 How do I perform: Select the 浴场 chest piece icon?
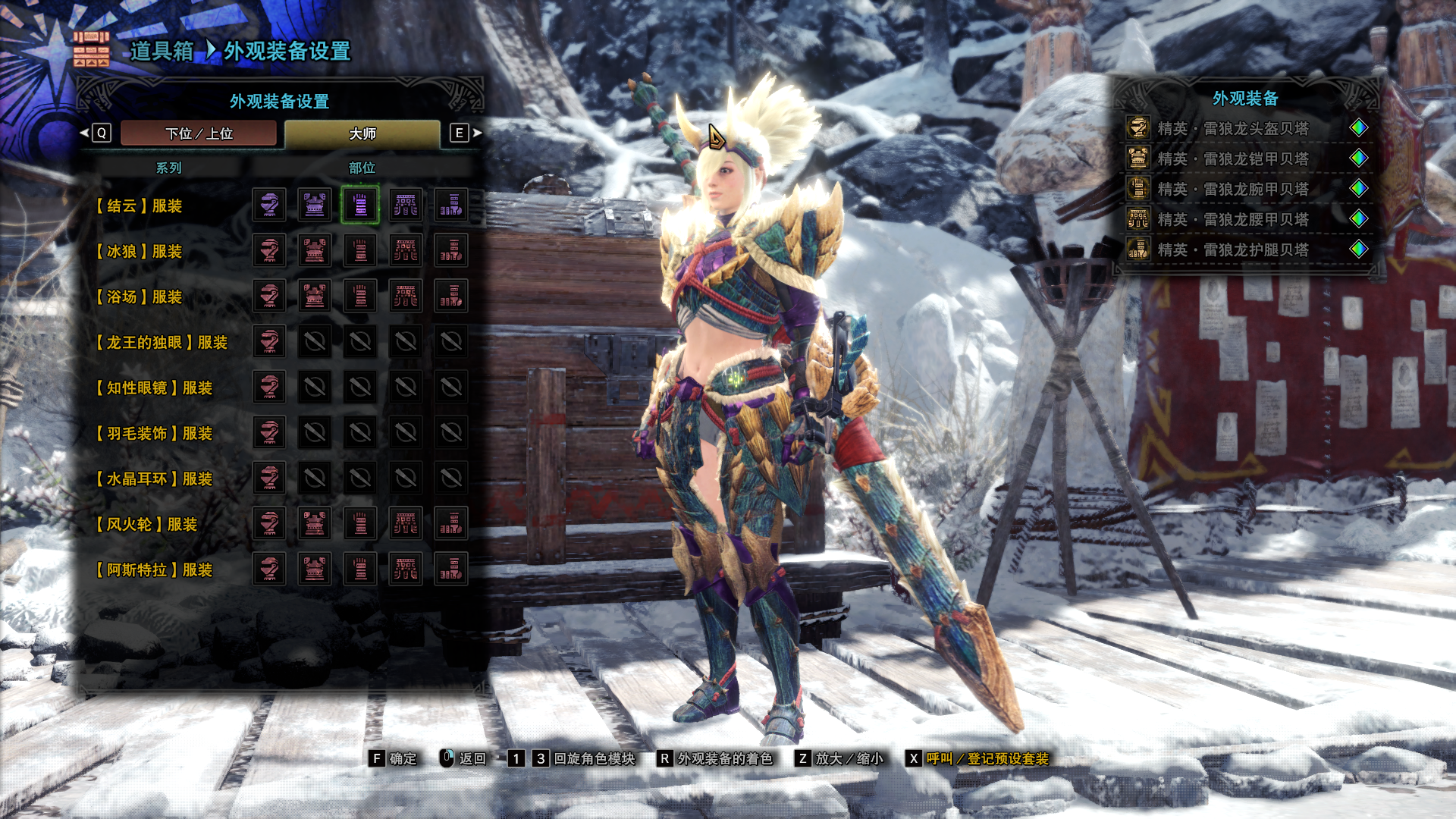[x=315, y=297]
